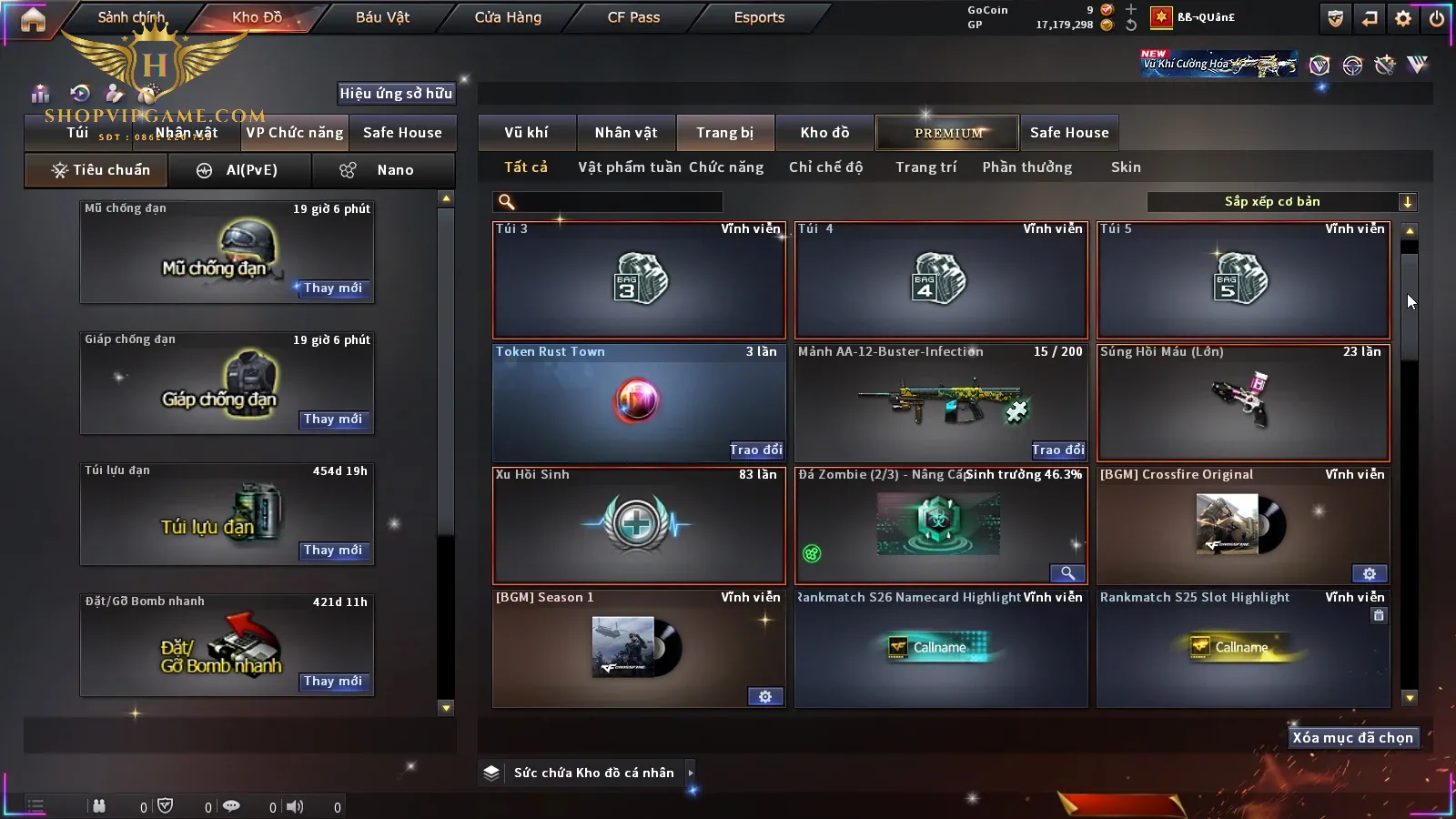The width and height of the screenshot is (1456, 819).
Task: Open the Sắp xếp cơ bản sort dropdown
Action: tap(1281, 202)
